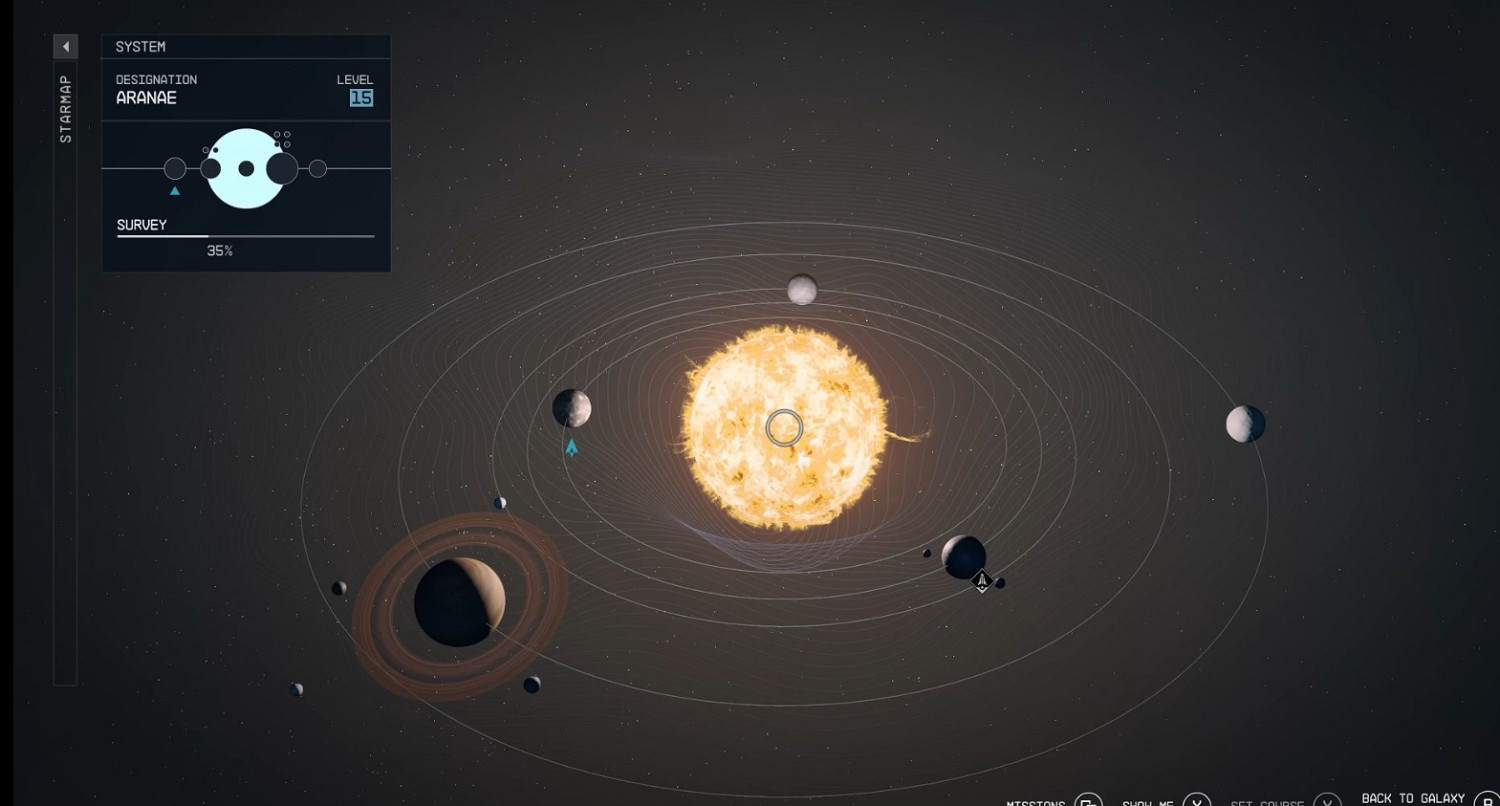
Task: Select the small gray planet above the star
Action: pyautogui.click(x=800, y=291)
